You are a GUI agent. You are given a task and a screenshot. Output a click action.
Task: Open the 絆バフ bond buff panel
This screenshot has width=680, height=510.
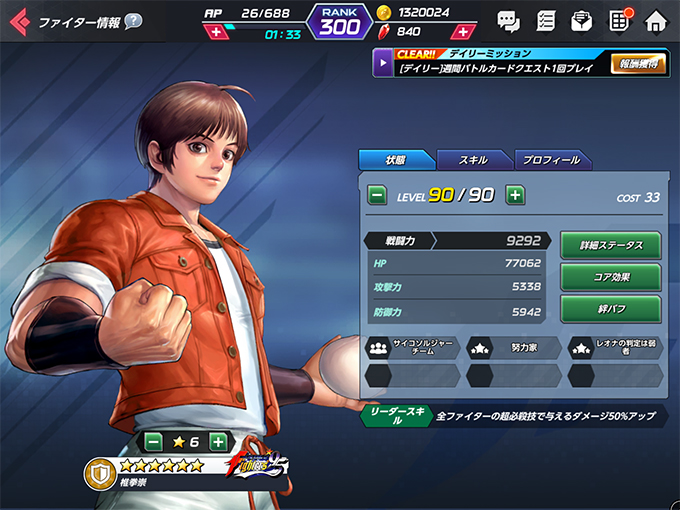[x=610, y=309]
